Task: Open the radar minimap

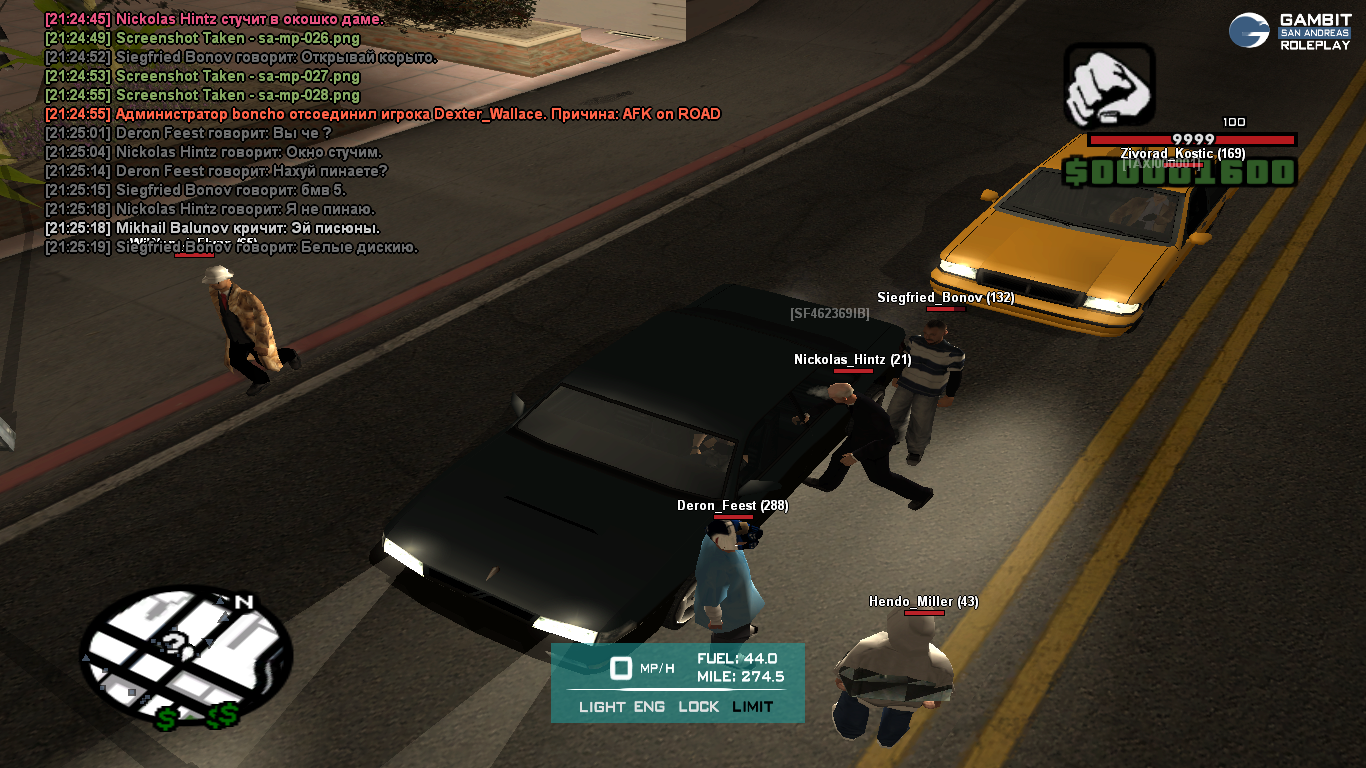Action: tap(186, 655)
